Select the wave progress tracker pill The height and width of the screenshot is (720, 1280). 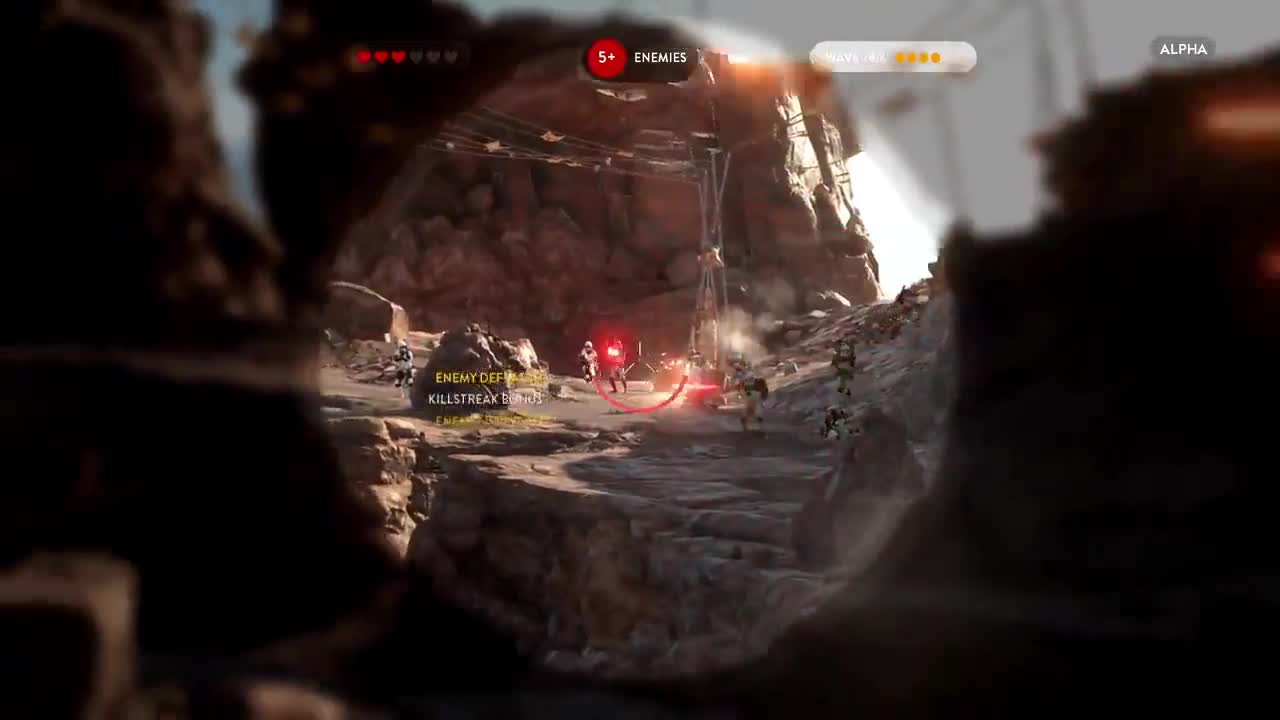[x=892, y=57]
